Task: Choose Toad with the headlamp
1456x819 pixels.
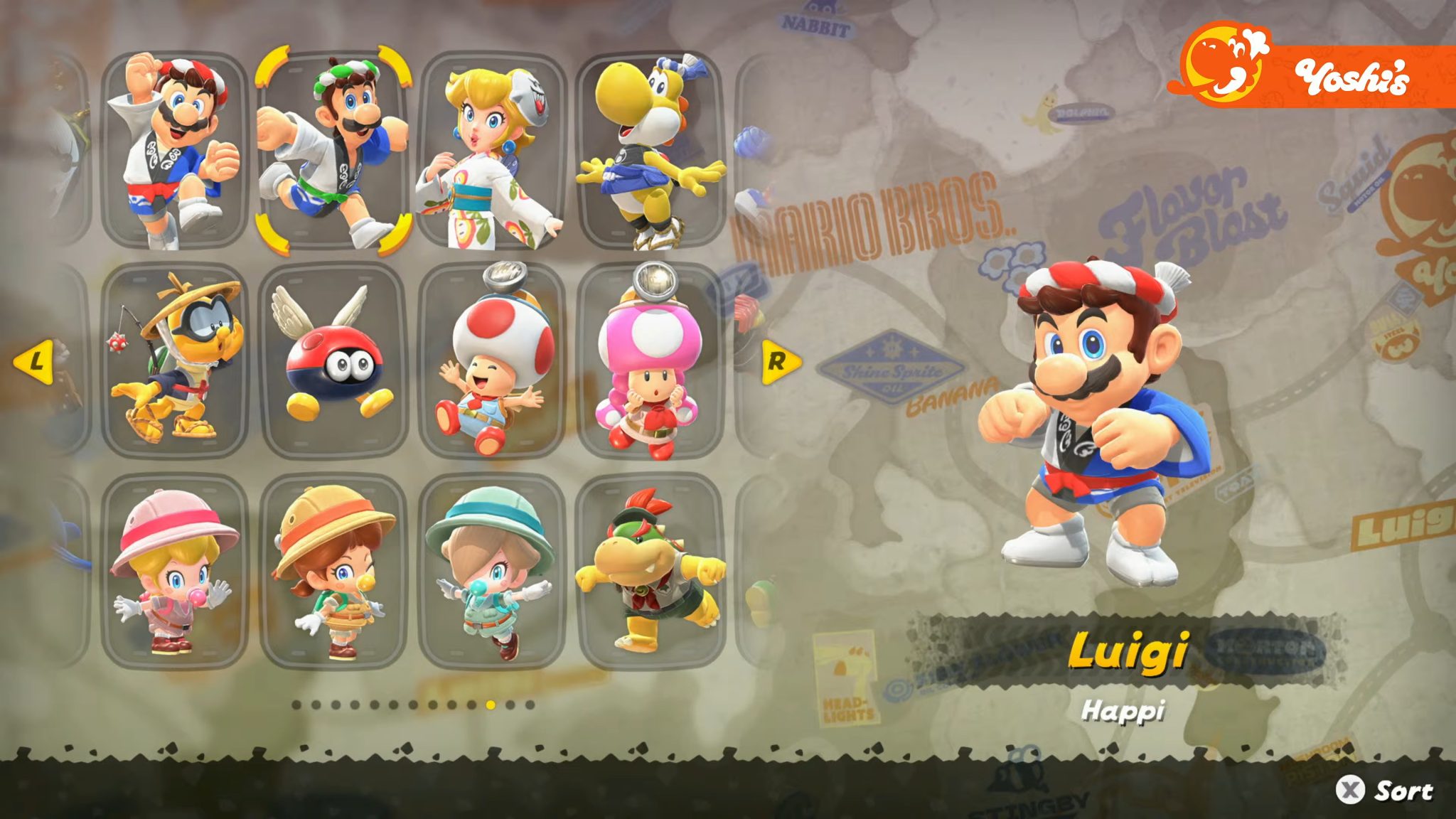Action: 498,355
